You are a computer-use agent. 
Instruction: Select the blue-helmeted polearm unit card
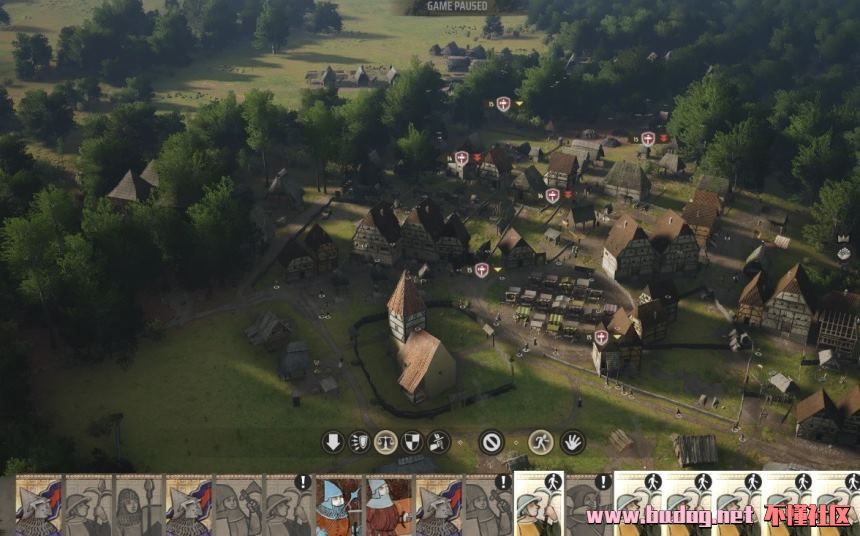[338, 505]
